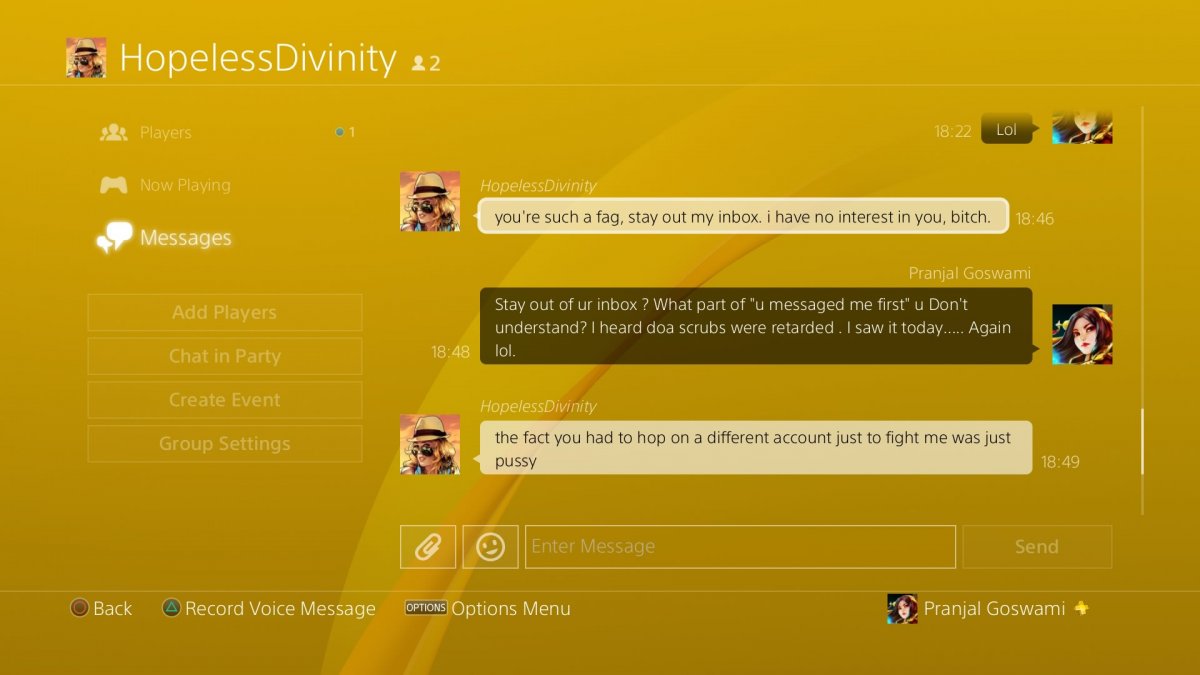Select the 18:48 reply from Pranjal Goswami
Image resolution: width=1200 pixels, height=675 pixels.
coord(756,327)
